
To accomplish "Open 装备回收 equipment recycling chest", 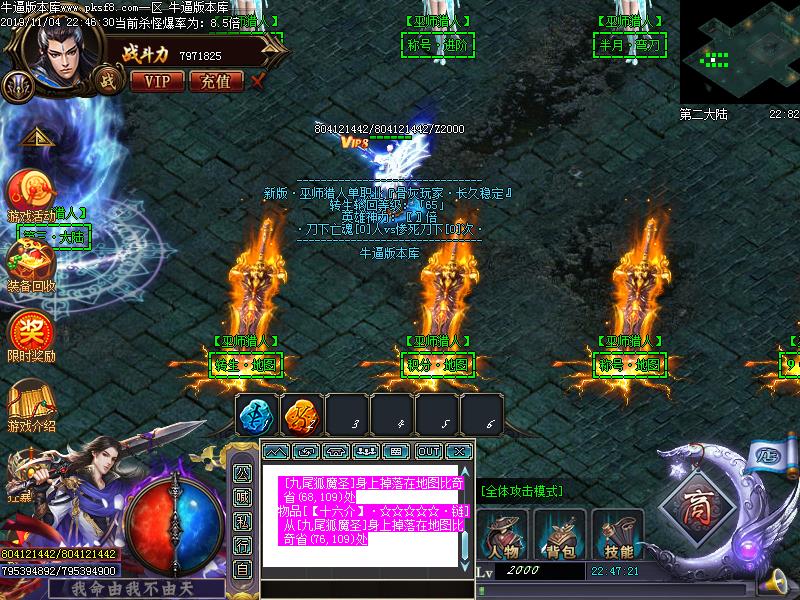I will [30, 263].
